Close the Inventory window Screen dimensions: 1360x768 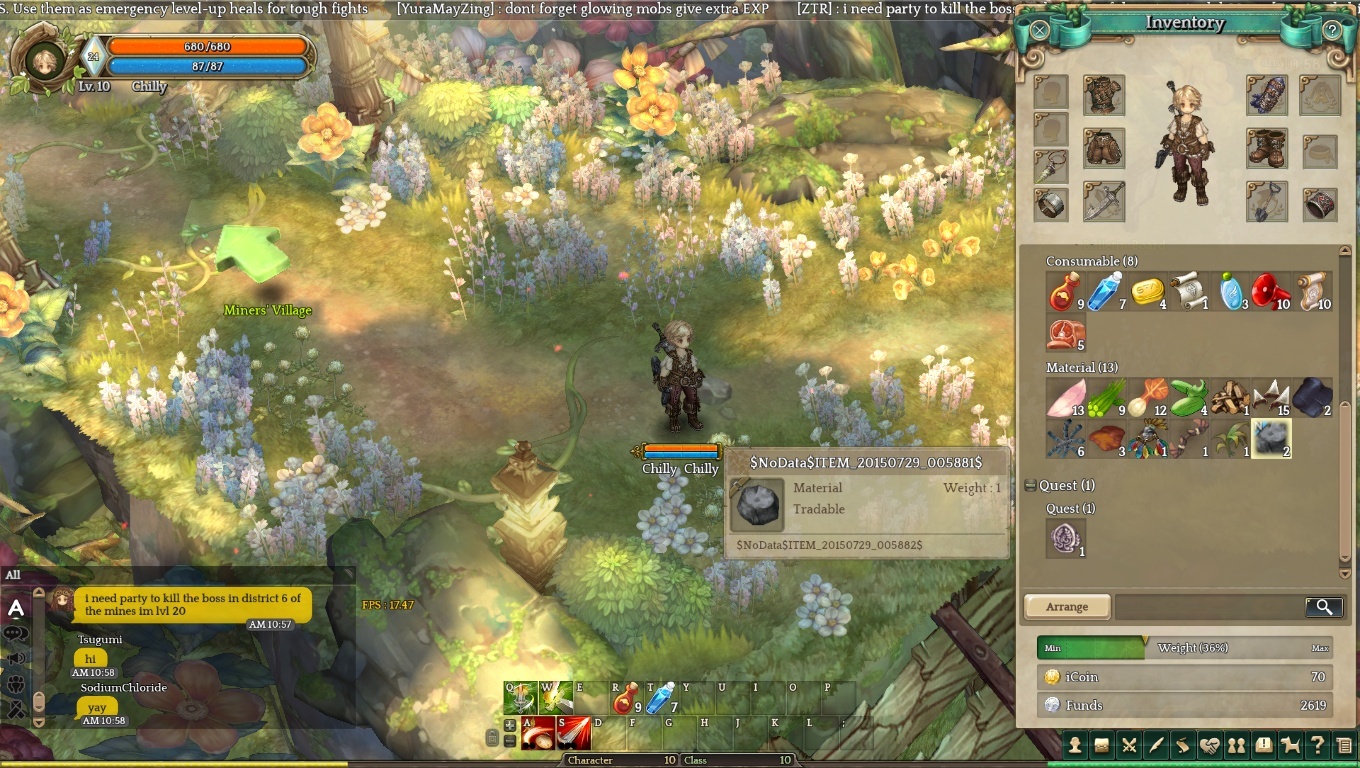(x=1040, y=30)
